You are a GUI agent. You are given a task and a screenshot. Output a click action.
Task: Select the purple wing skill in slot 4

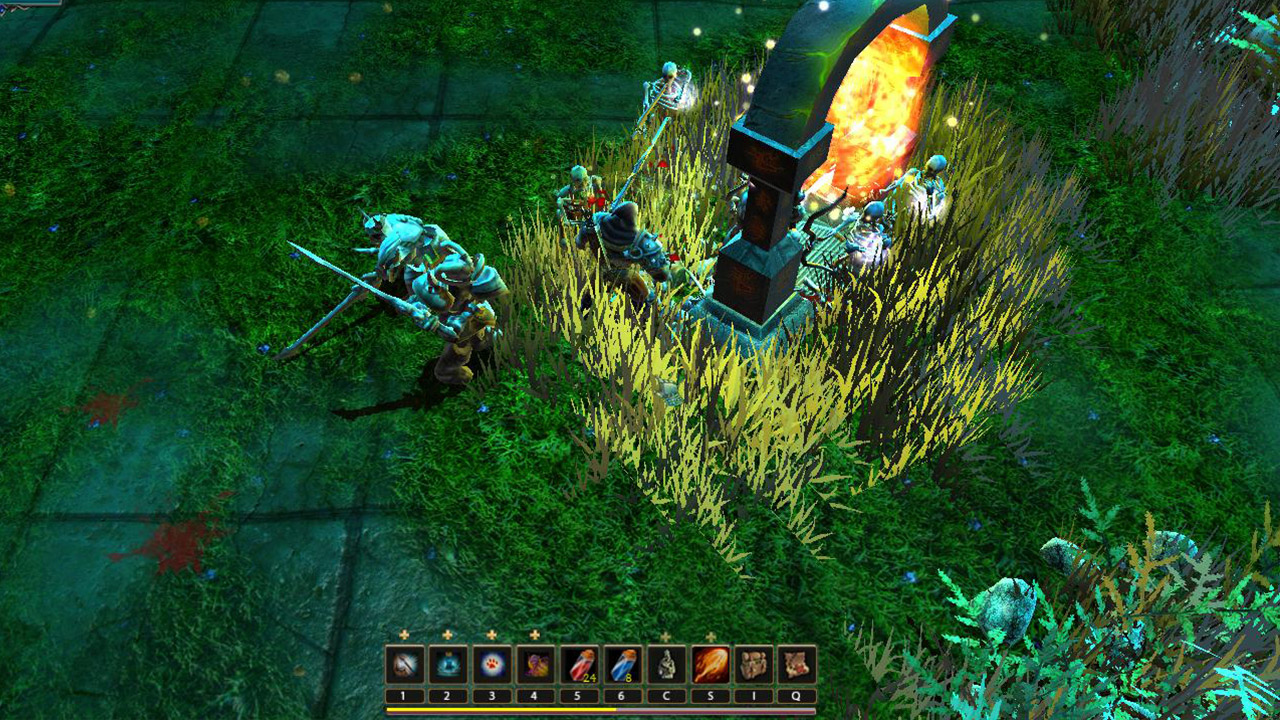click(x=535, y=663)
